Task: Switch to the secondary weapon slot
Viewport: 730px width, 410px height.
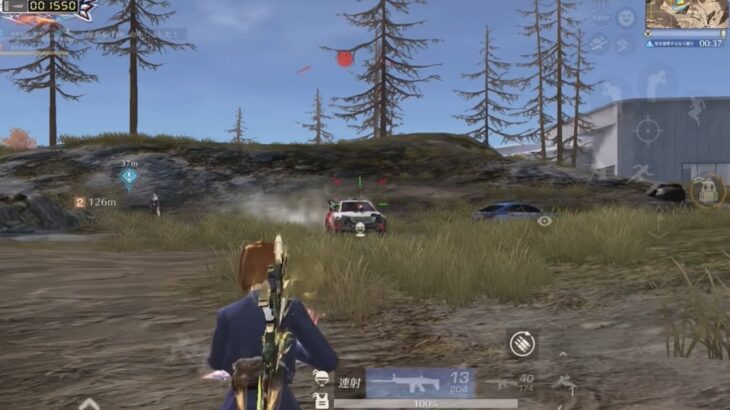Action: click(518, 382)
